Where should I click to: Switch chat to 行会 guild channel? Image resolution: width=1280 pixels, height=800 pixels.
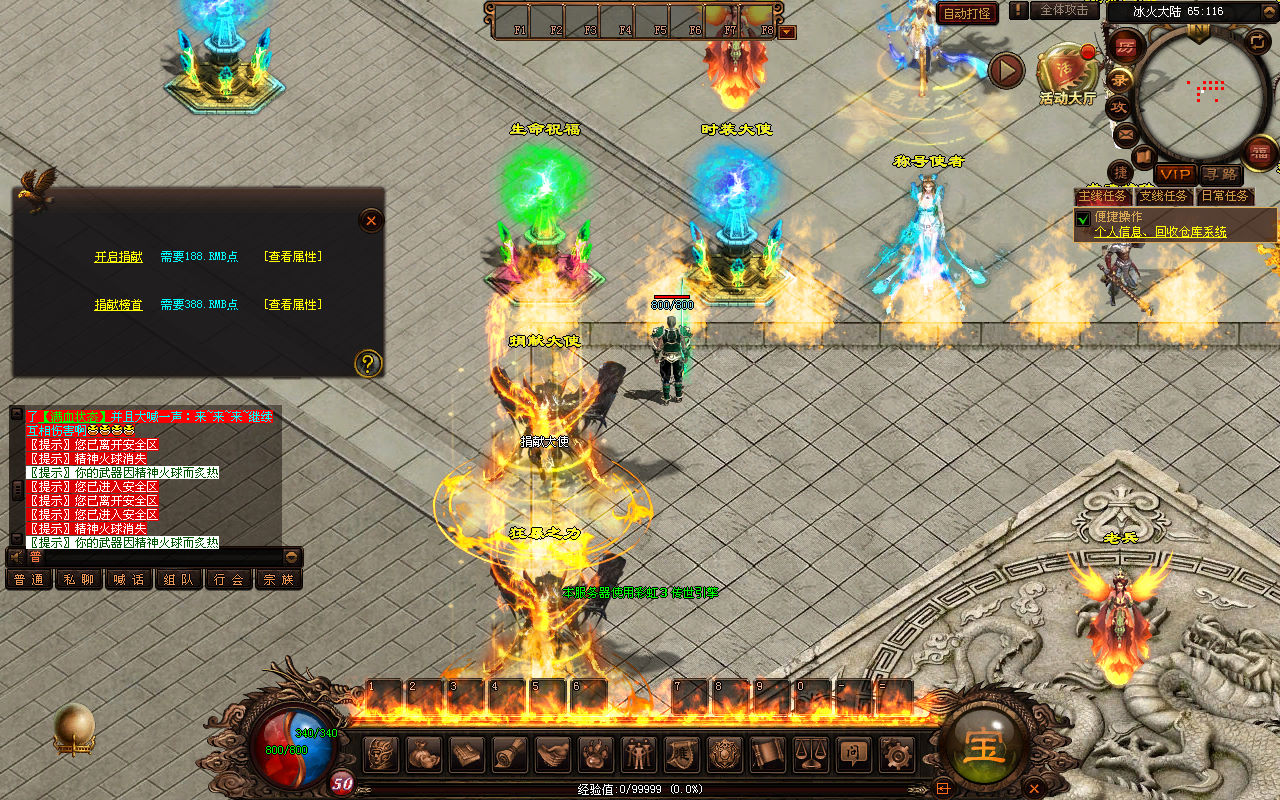tap(229, 579)
